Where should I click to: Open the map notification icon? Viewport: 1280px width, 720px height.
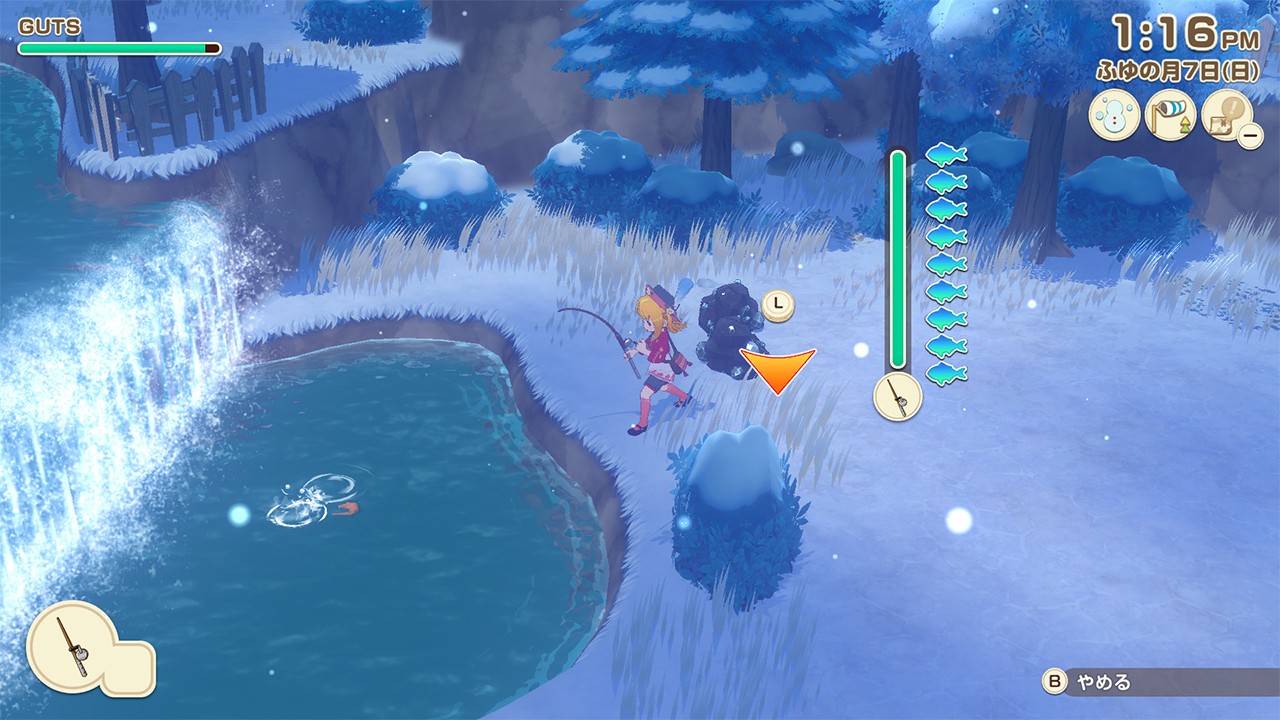[1226, 116]
